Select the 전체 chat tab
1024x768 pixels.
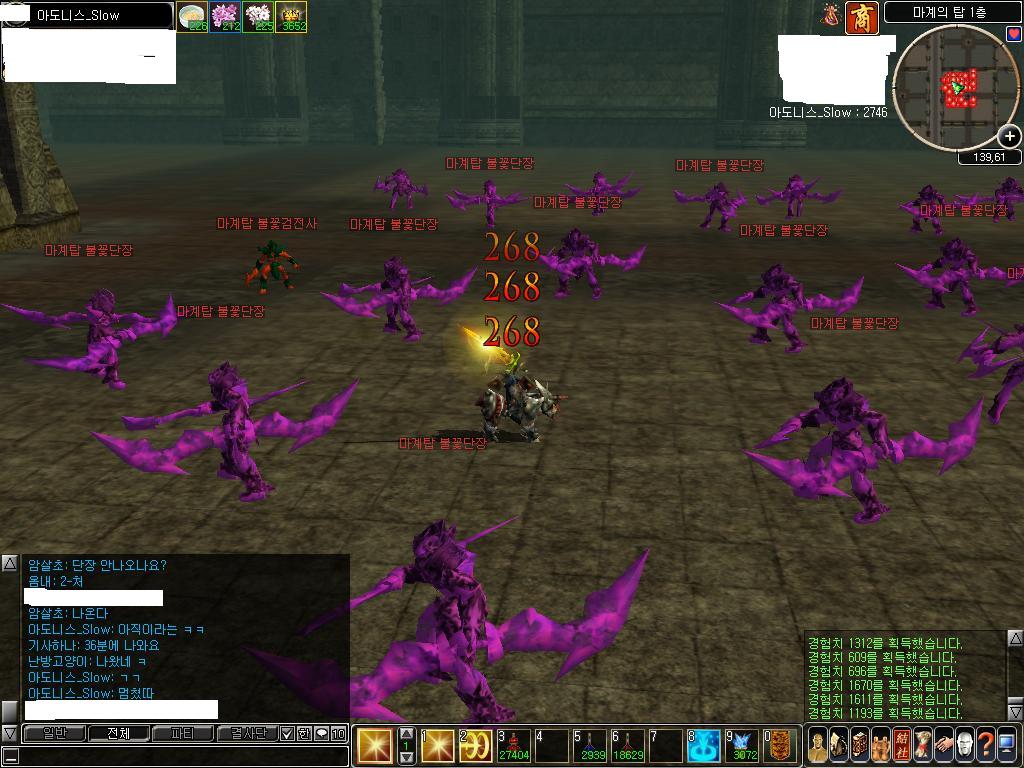[x=118, y=733]
